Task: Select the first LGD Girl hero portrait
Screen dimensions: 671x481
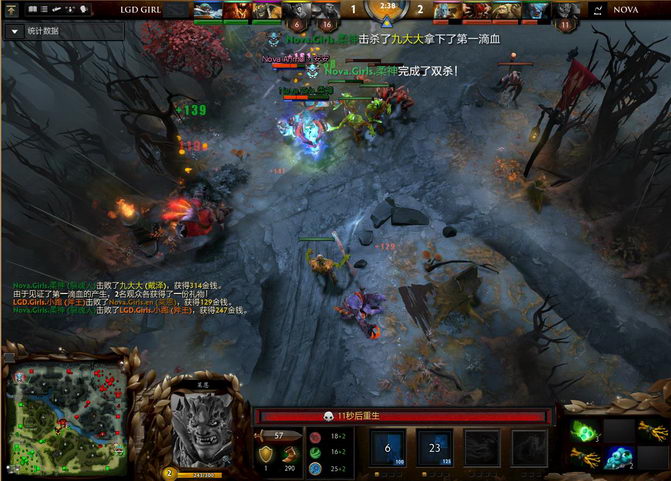Action: click(x=208, y=10)
